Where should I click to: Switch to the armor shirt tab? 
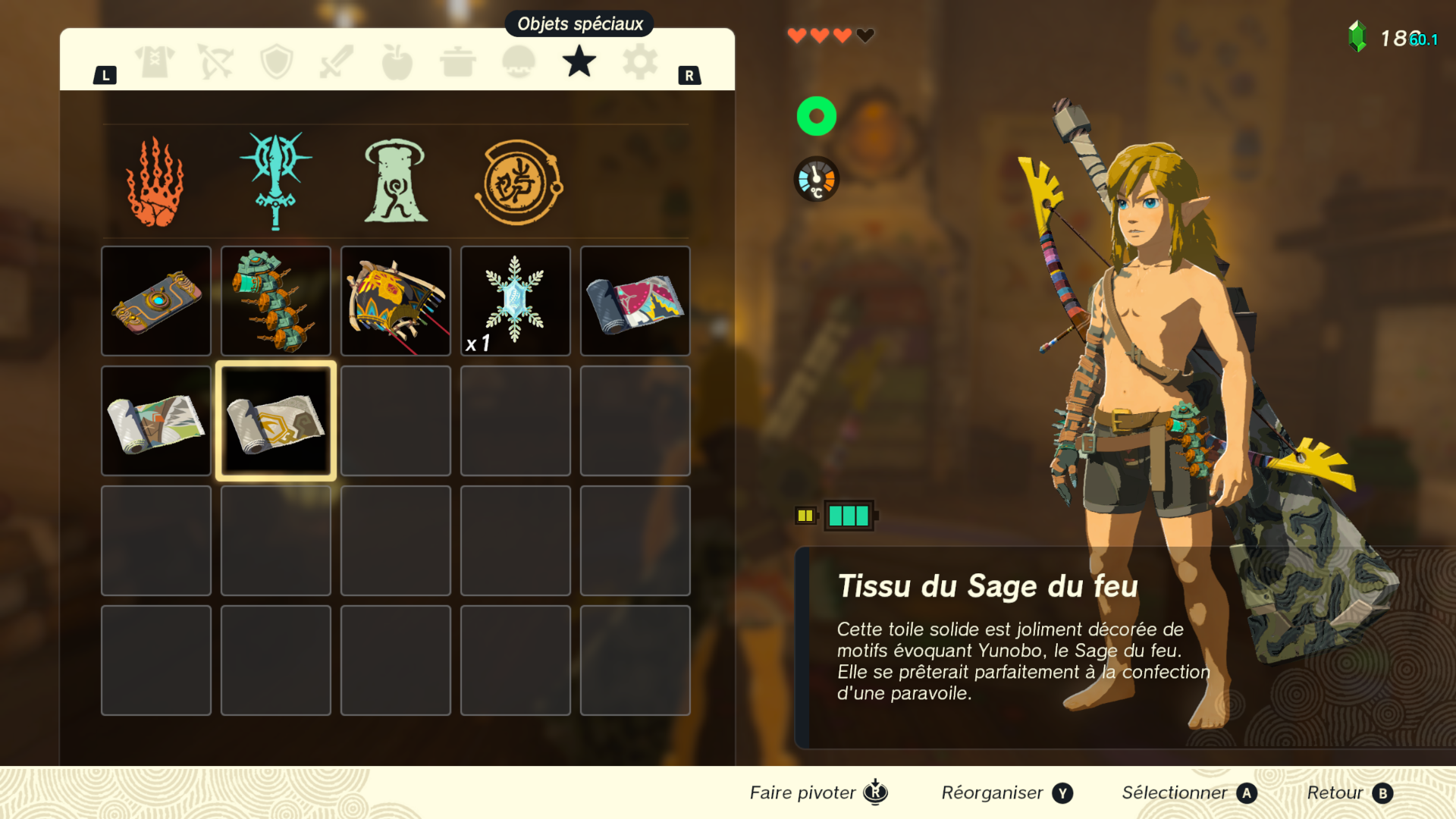pyautogui.click(x=155, y=62)
